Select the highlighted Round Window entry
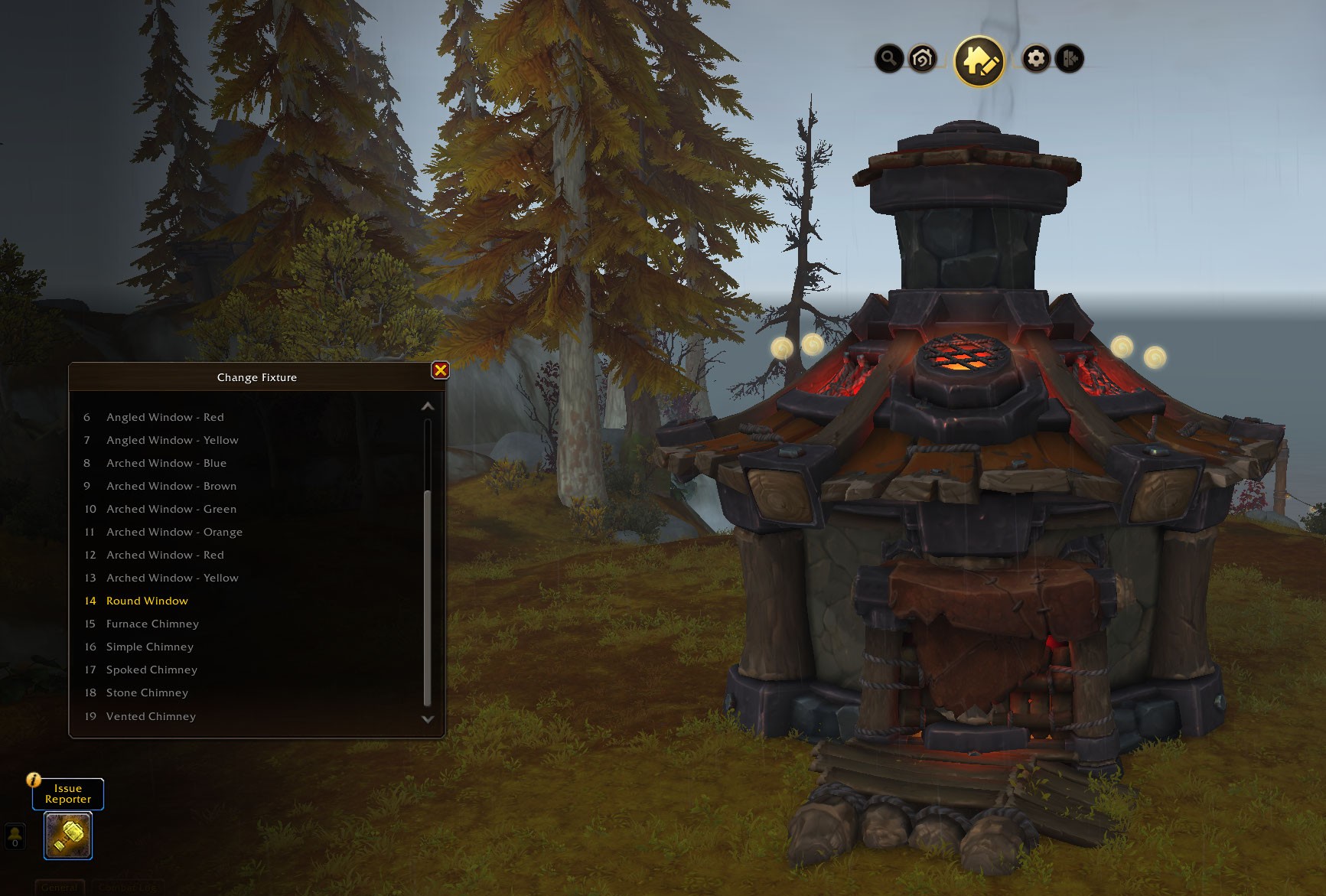Image resolution: width=1326 pixels, height=896 pixels. (x=147, y=601)
